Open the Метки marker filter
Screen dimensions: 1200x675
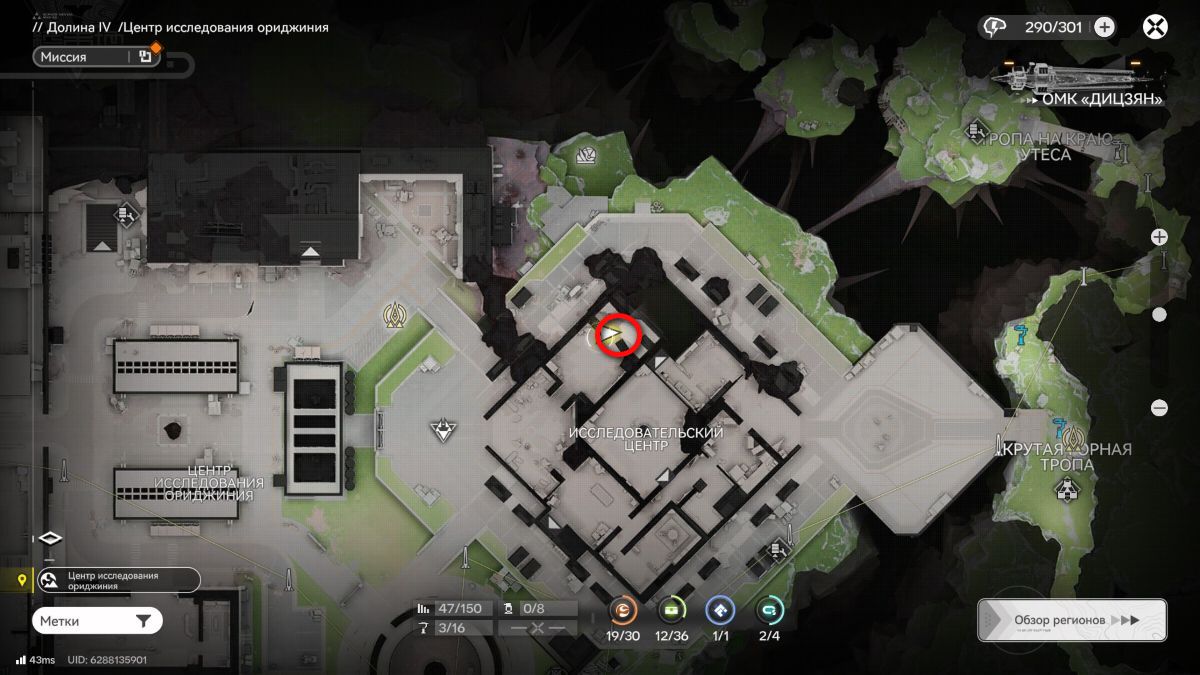tap(96, 621)
